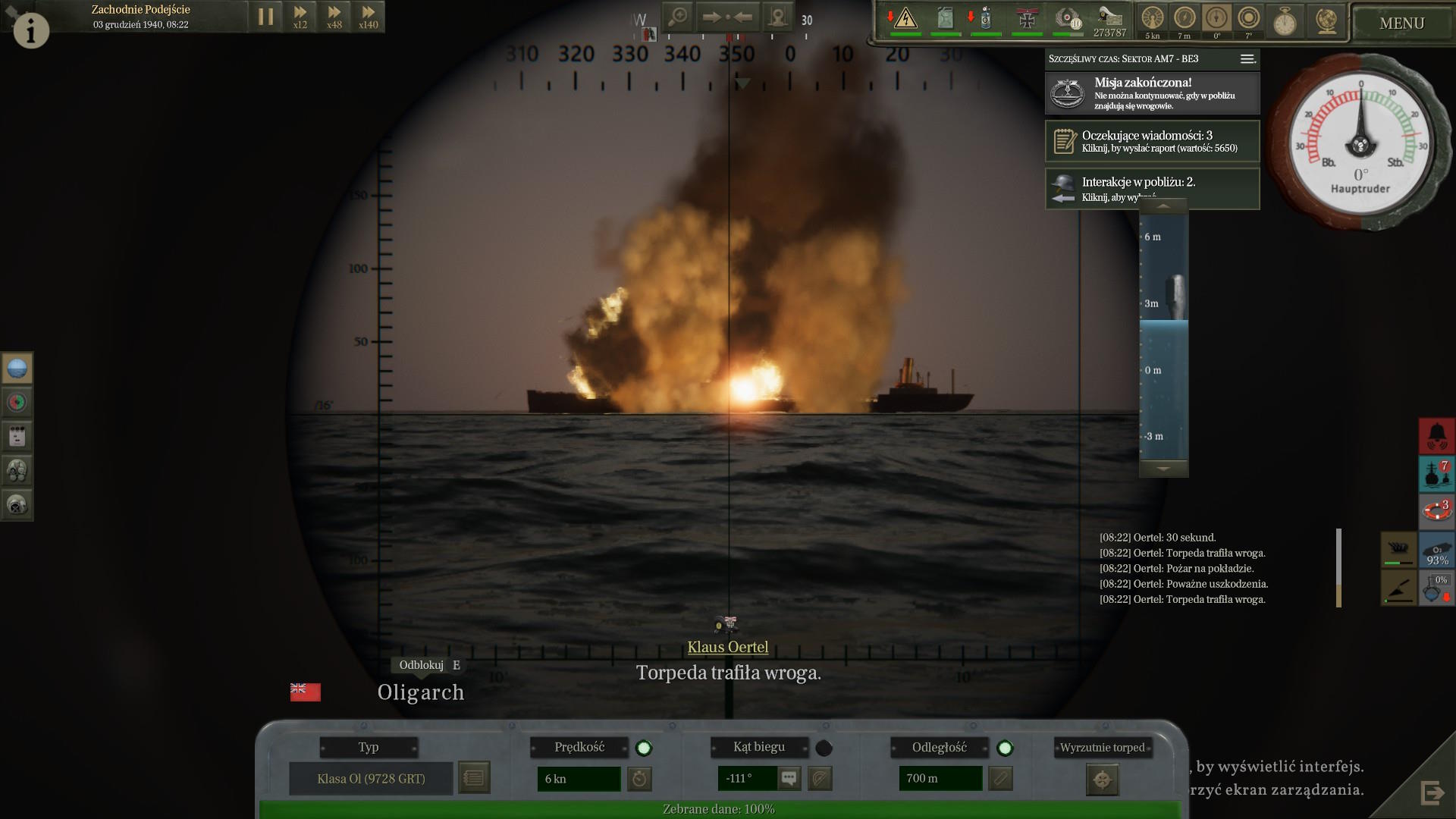Image resolution: width=1456 pixels, height=819 pixels.
Task: Set time compression to x12
Action: tap(300, 17)
